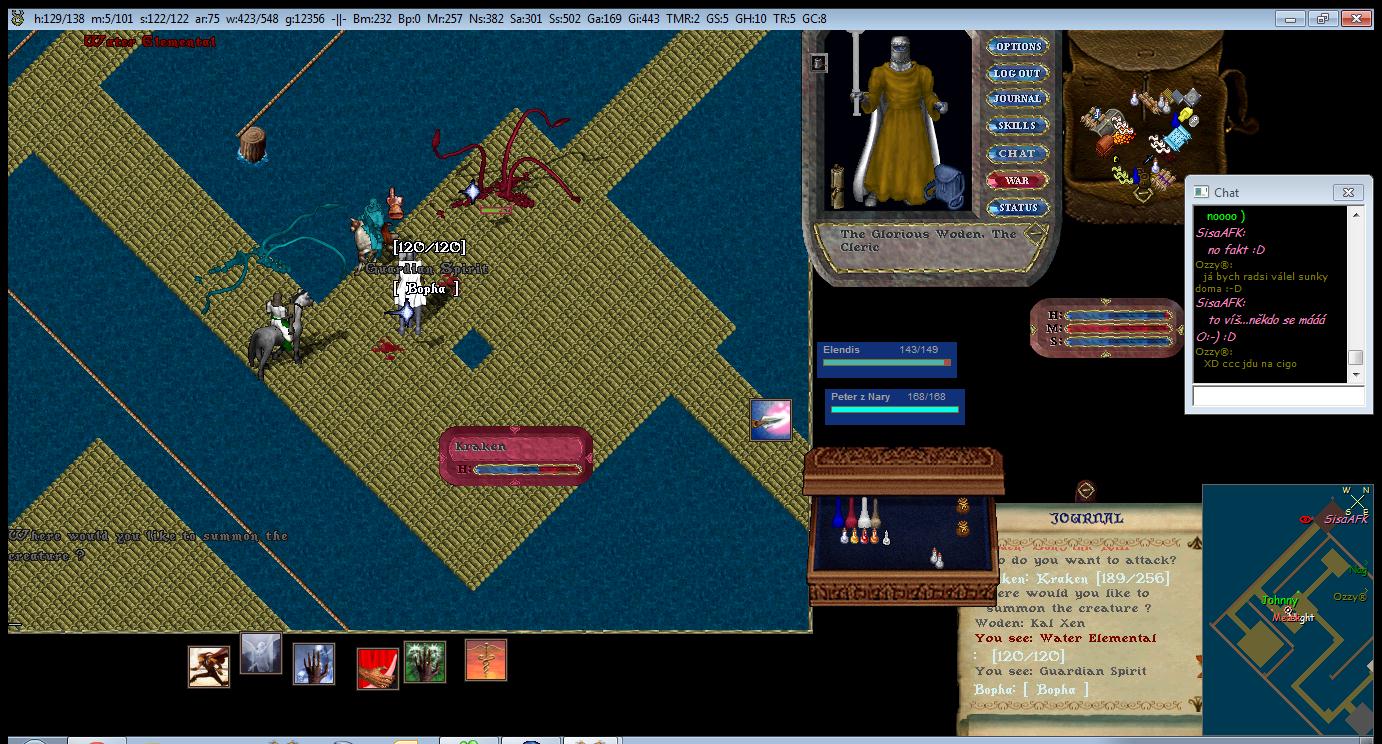Viewport: 1382px width, 744px height.
Task: Open the paperdoll Chat button
Action: 1017,153
